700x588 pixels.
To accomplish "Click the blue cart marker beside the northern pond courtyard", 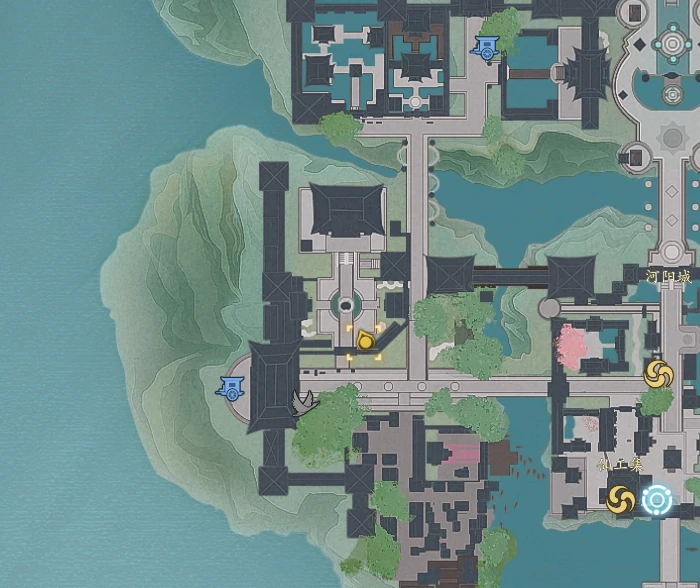I will click(x=488, y=47).
